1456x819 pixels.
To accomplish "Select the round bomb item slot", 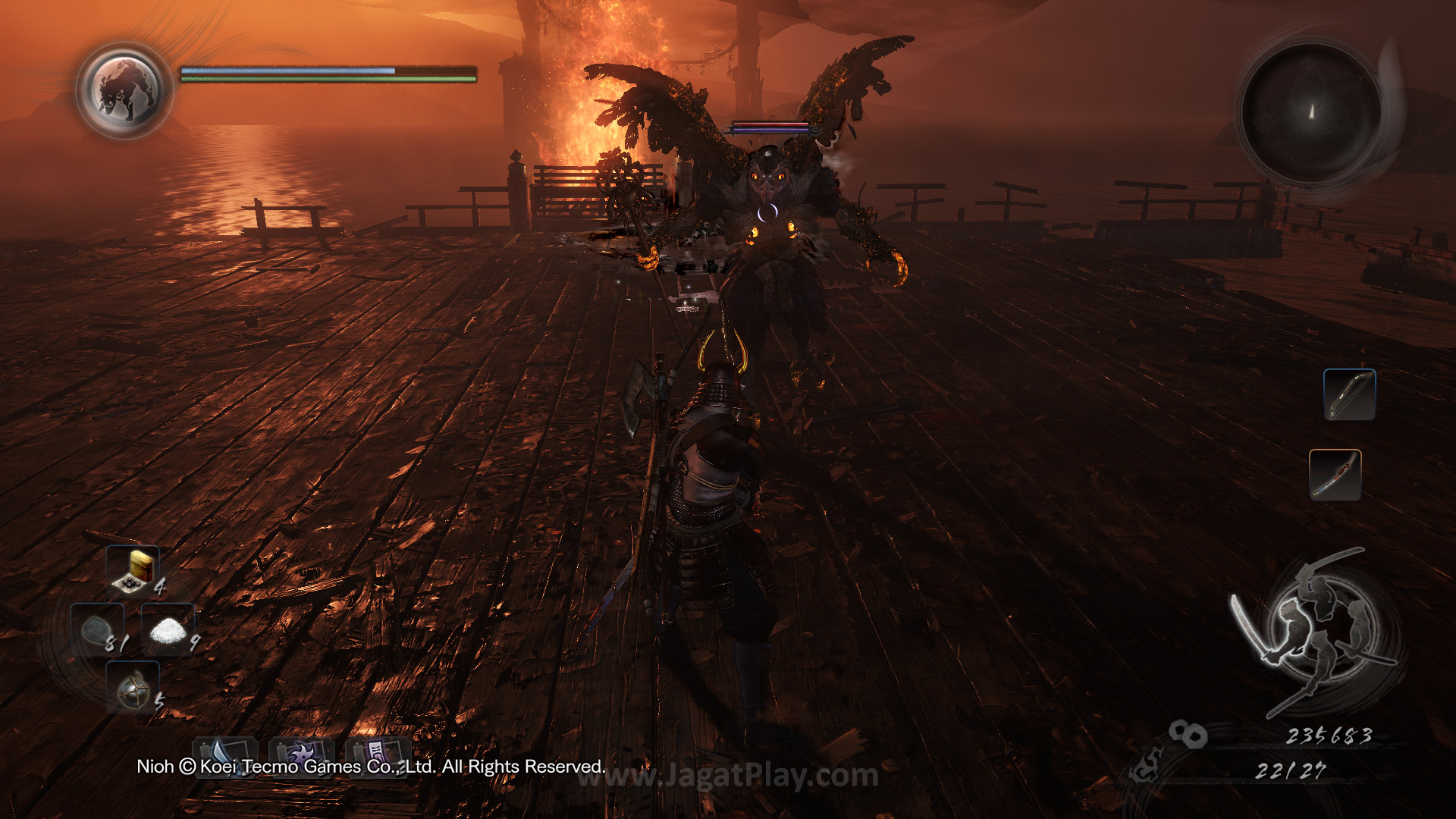I will (x=133, y=686).
